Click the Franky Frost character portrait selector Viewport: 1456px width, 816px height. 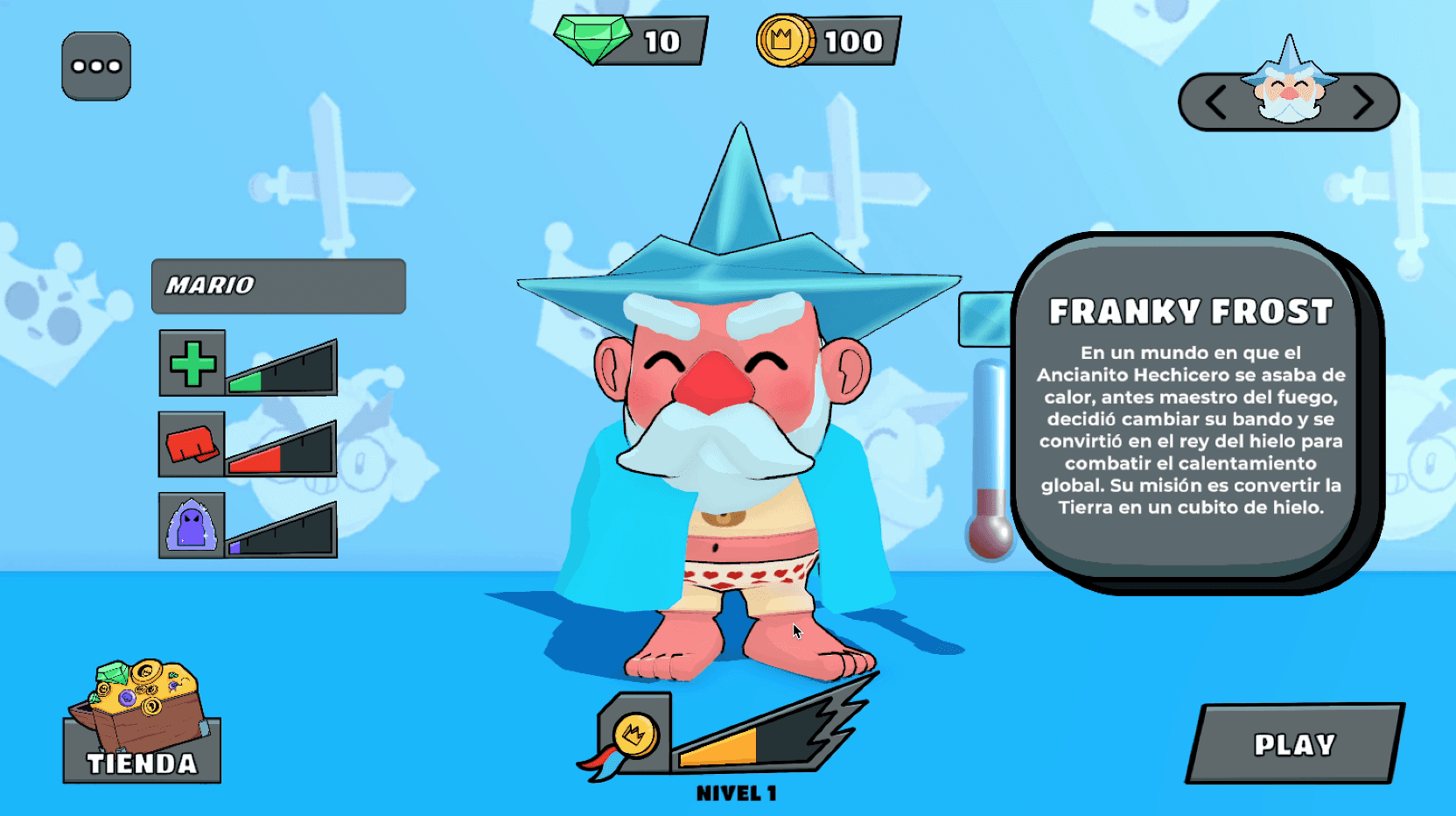(1289, 88)
